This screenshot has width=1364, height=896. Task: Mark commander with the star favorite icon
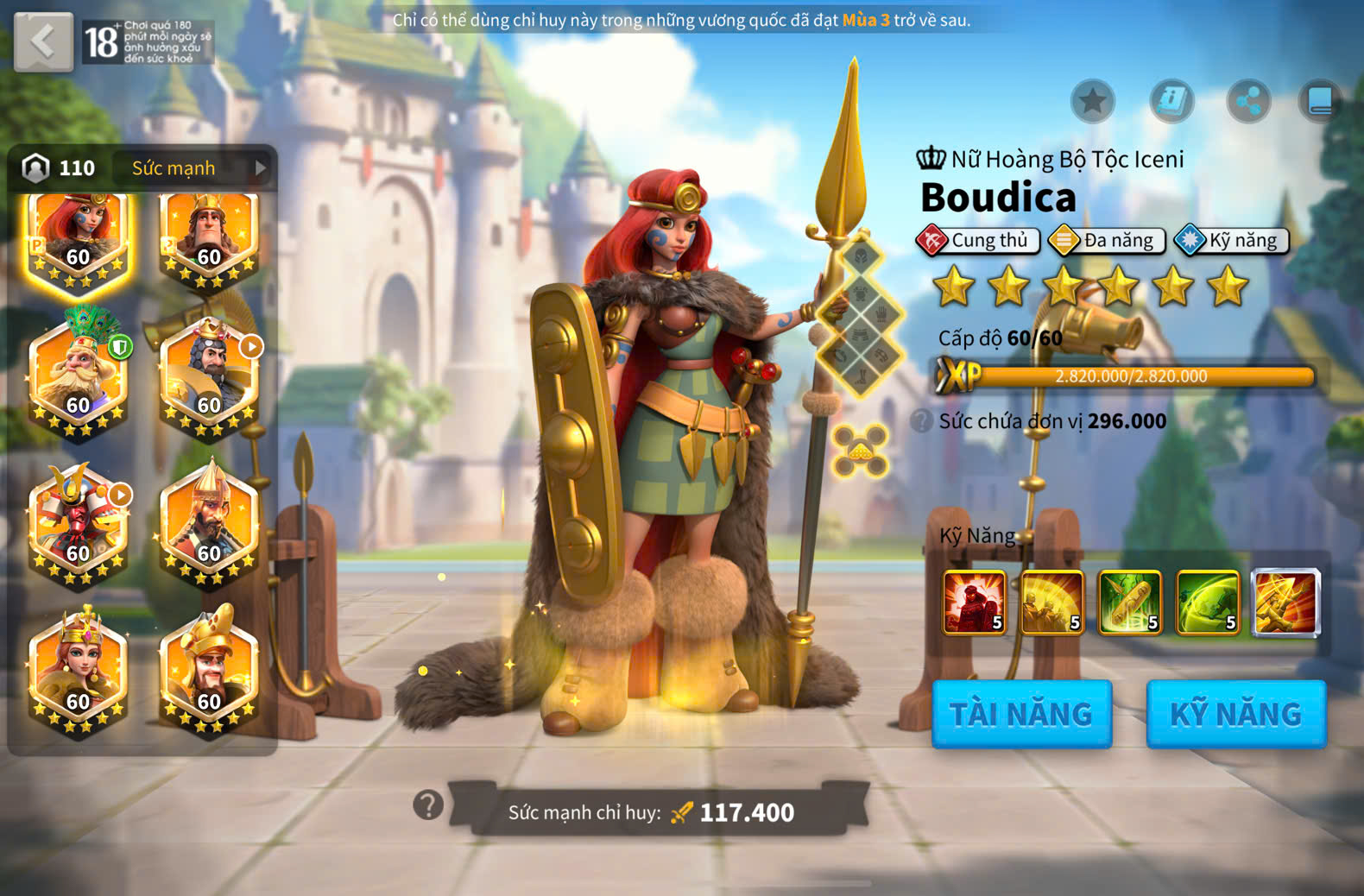(1092, 102)
